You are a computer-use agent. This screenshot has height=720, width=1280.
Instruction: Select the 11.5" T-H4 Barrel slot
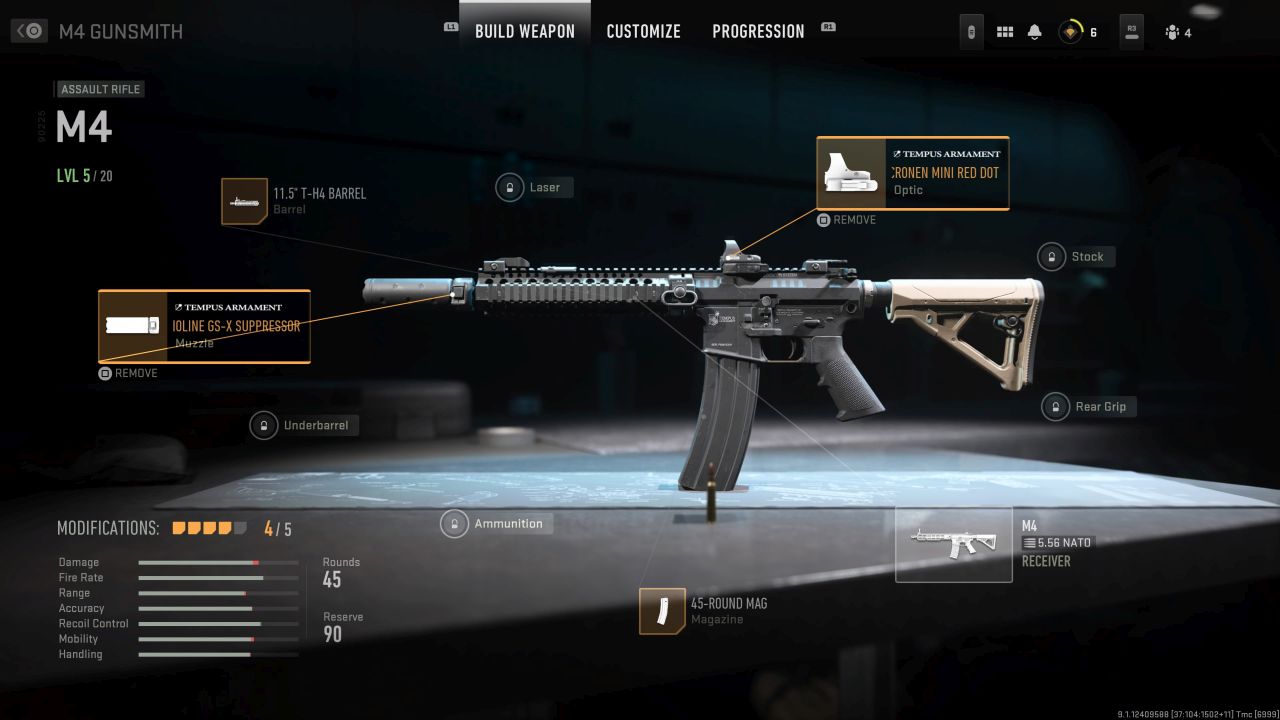245,201
